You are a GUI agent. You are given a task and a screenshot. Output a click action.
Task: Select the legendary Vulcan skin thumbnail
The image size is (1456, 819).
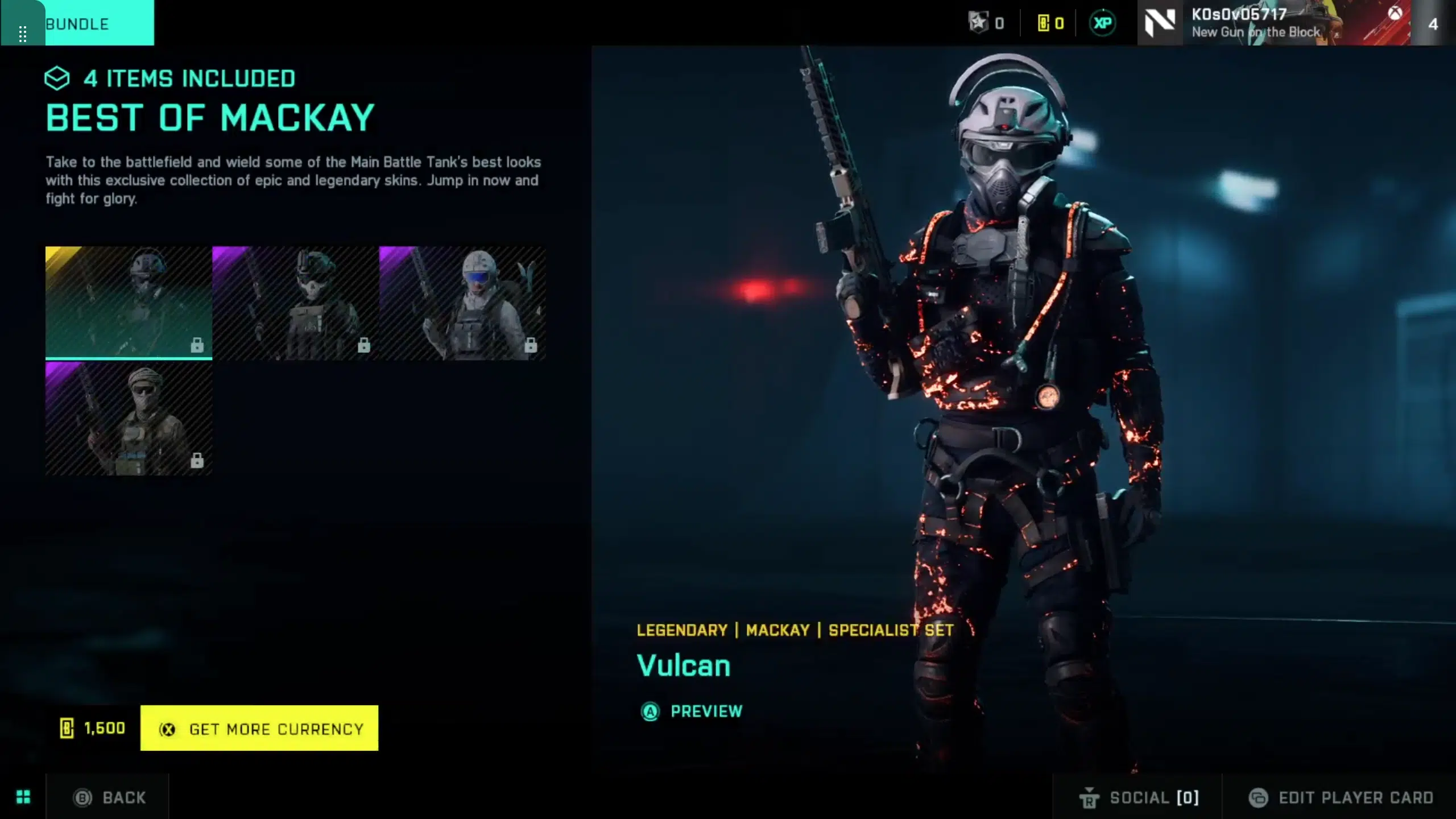[129, 303]
